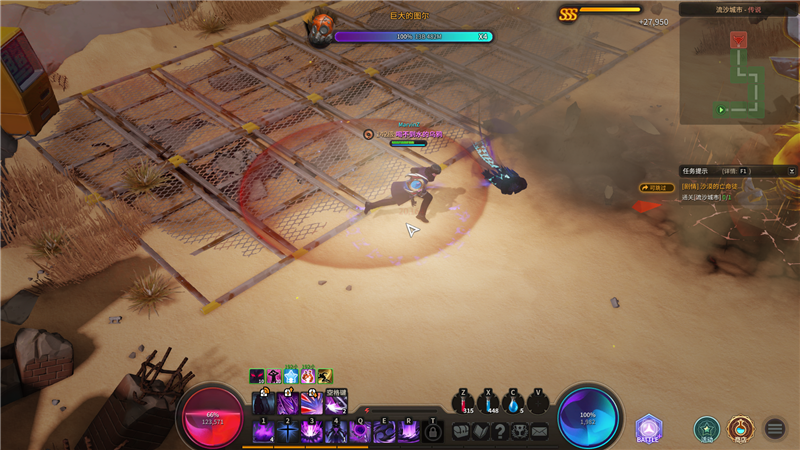This screenshot has height=450, width=800.
Task: Collapse the quest tips panel
Action: [791, 171]
